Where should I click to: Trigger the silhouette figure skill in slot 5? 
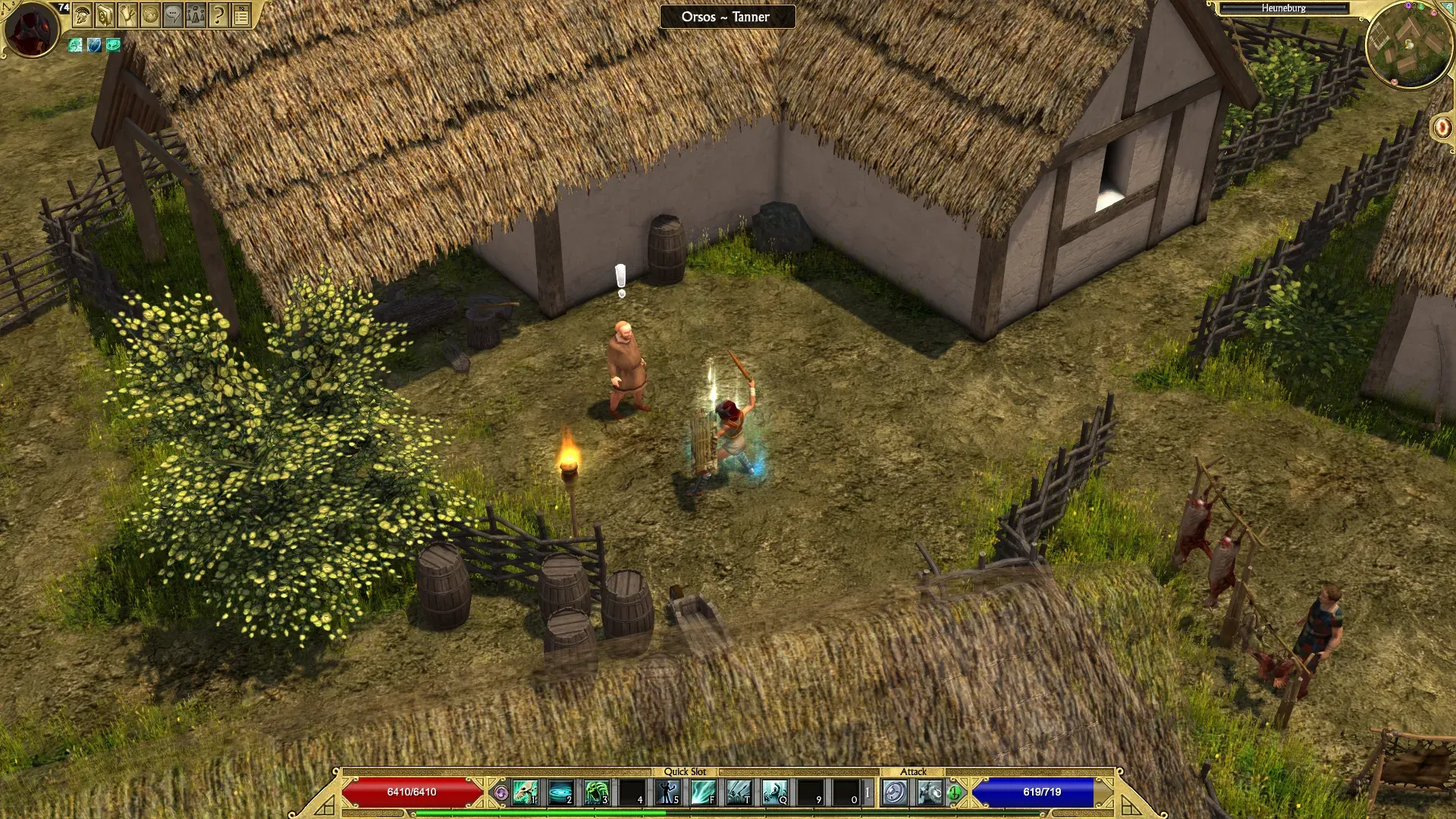pos(668,793)
